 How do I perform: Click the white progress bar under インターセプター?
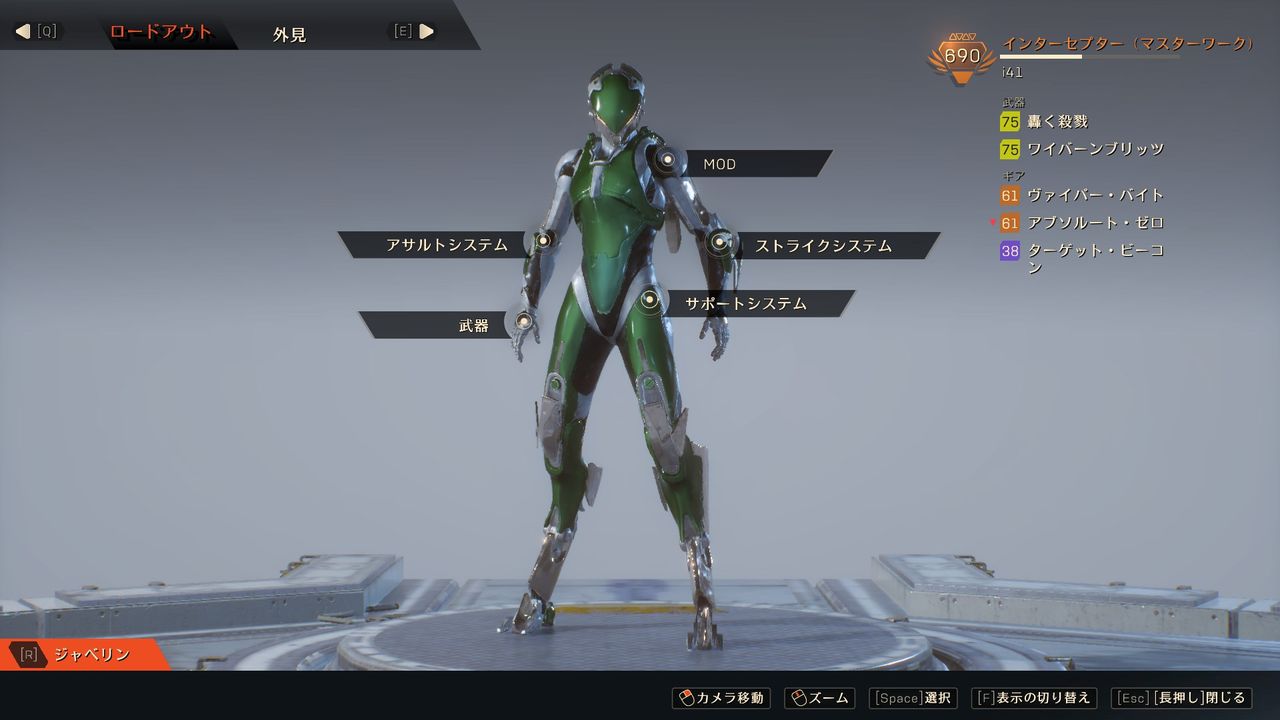1040,57
